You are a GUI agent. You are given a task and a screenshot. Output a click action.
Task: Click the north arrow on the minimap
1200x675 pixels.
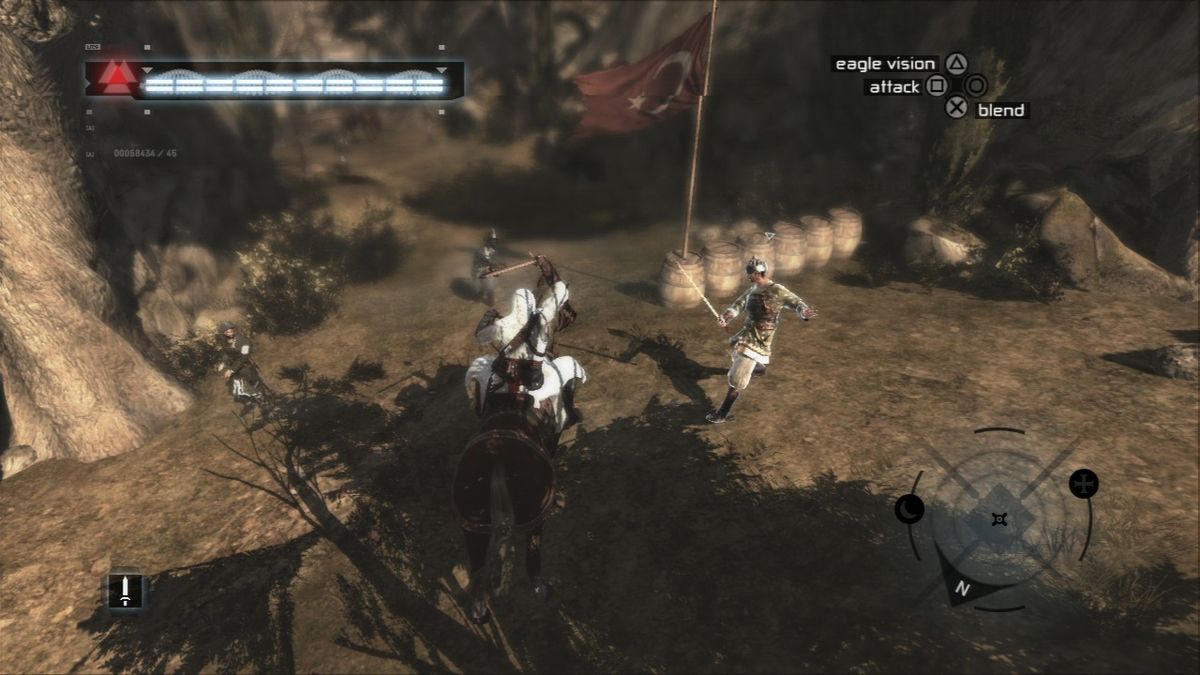(x=961, y=588)
